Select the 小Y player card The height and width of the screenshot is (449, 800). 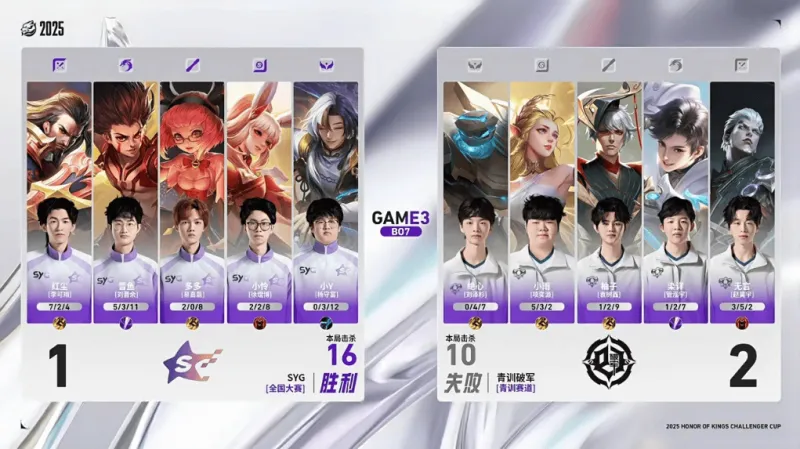point(326,200)
